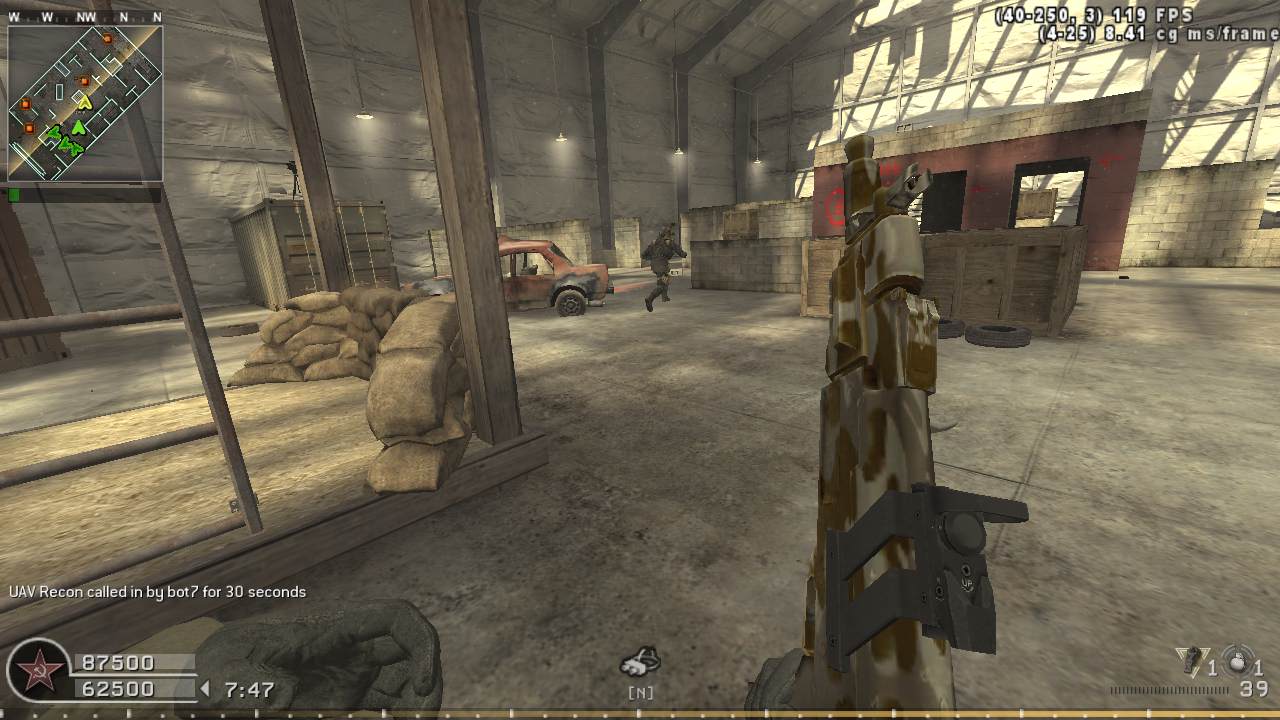Activate the night vision goggles icon
The height and width of the screenshot is (720, 1280).
tap(639, 662)
